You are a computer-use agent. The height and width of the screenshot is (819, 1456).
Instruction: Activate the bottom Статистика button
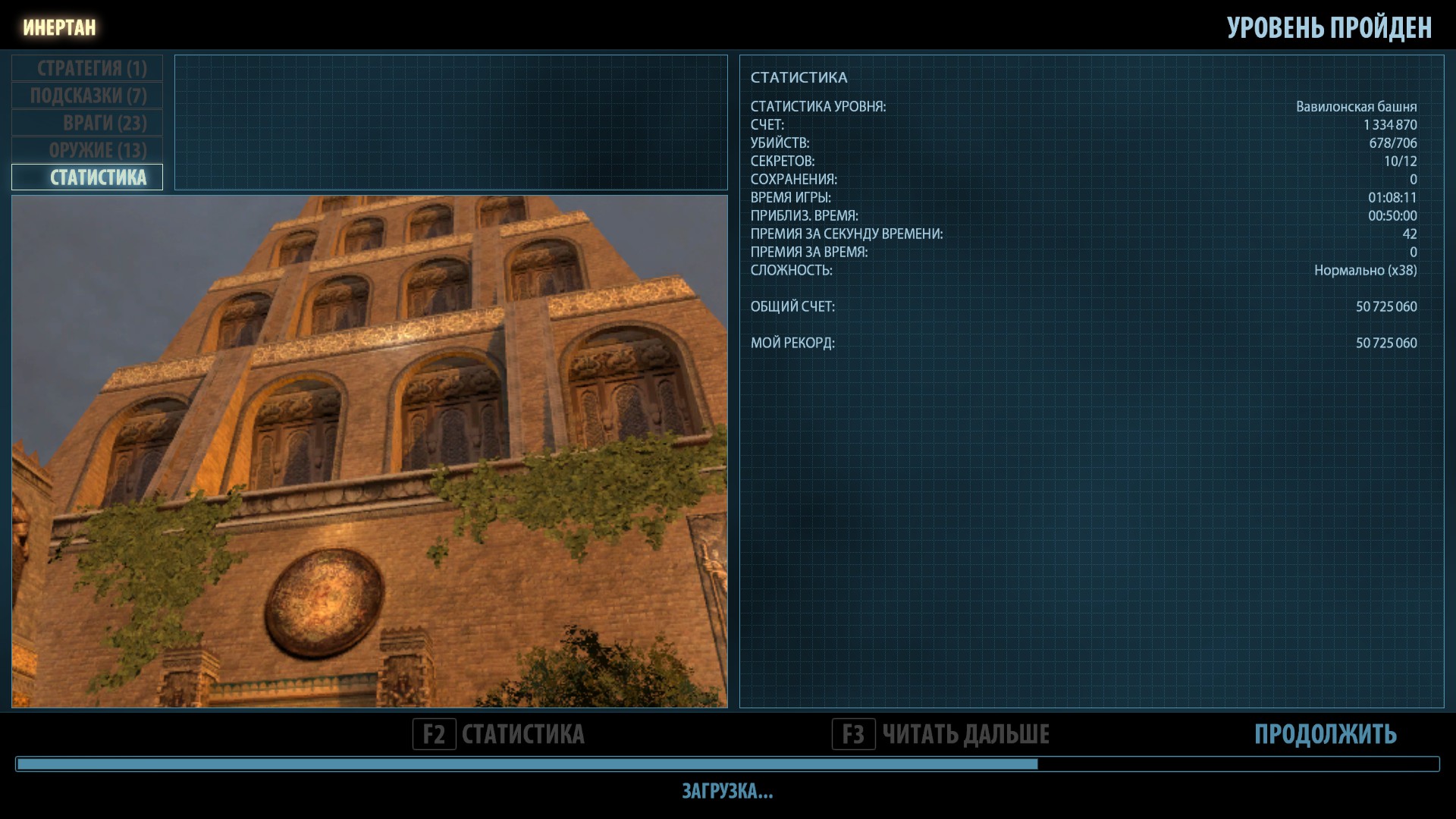click(499, 734)
